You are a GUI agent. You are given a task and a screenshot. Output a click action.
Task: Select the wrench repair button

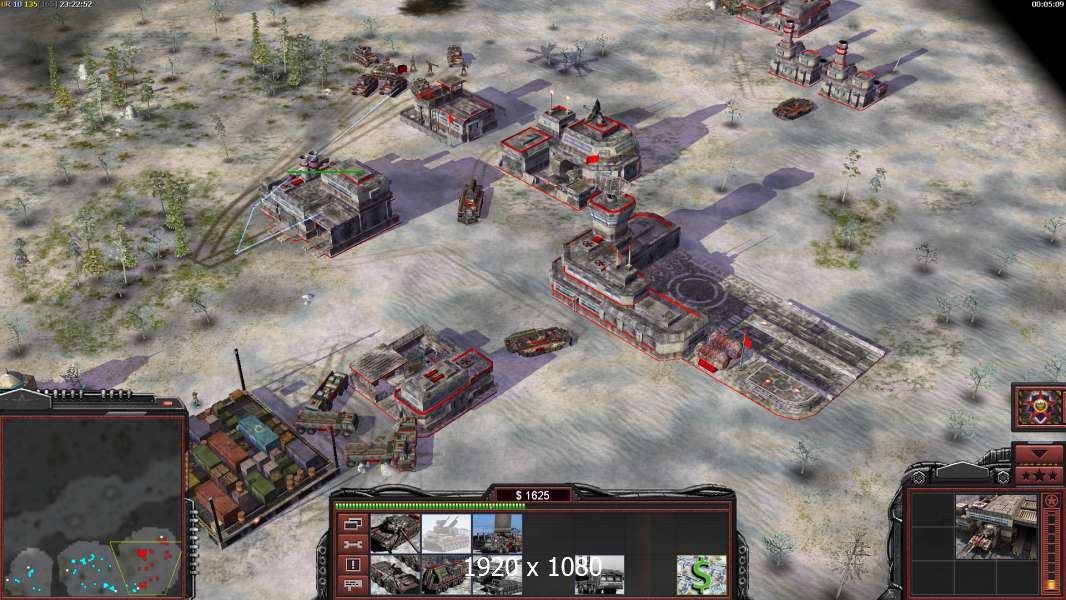tap(351, 544)
